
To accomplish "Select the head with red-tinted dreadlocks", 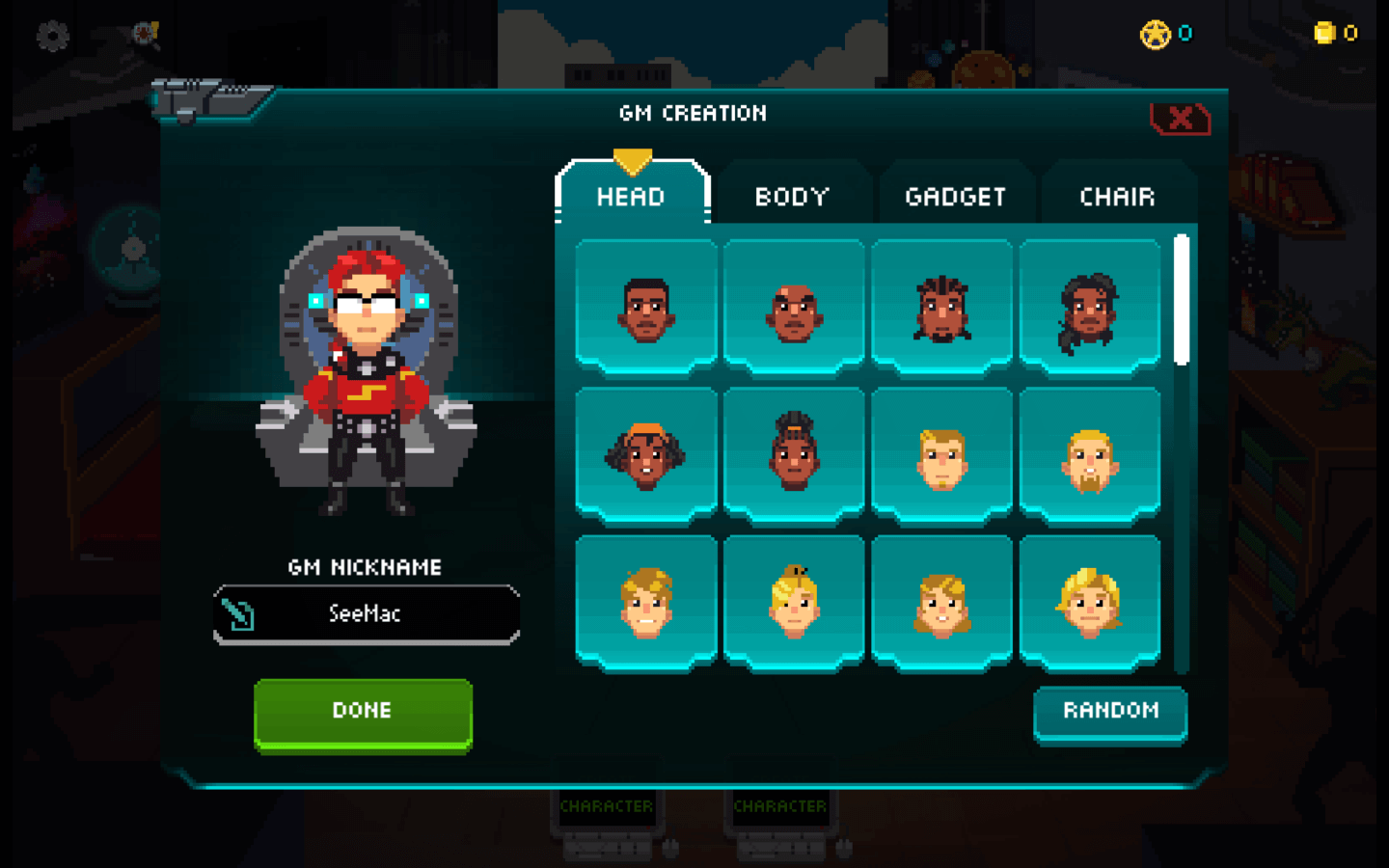I will click(942, 309).
